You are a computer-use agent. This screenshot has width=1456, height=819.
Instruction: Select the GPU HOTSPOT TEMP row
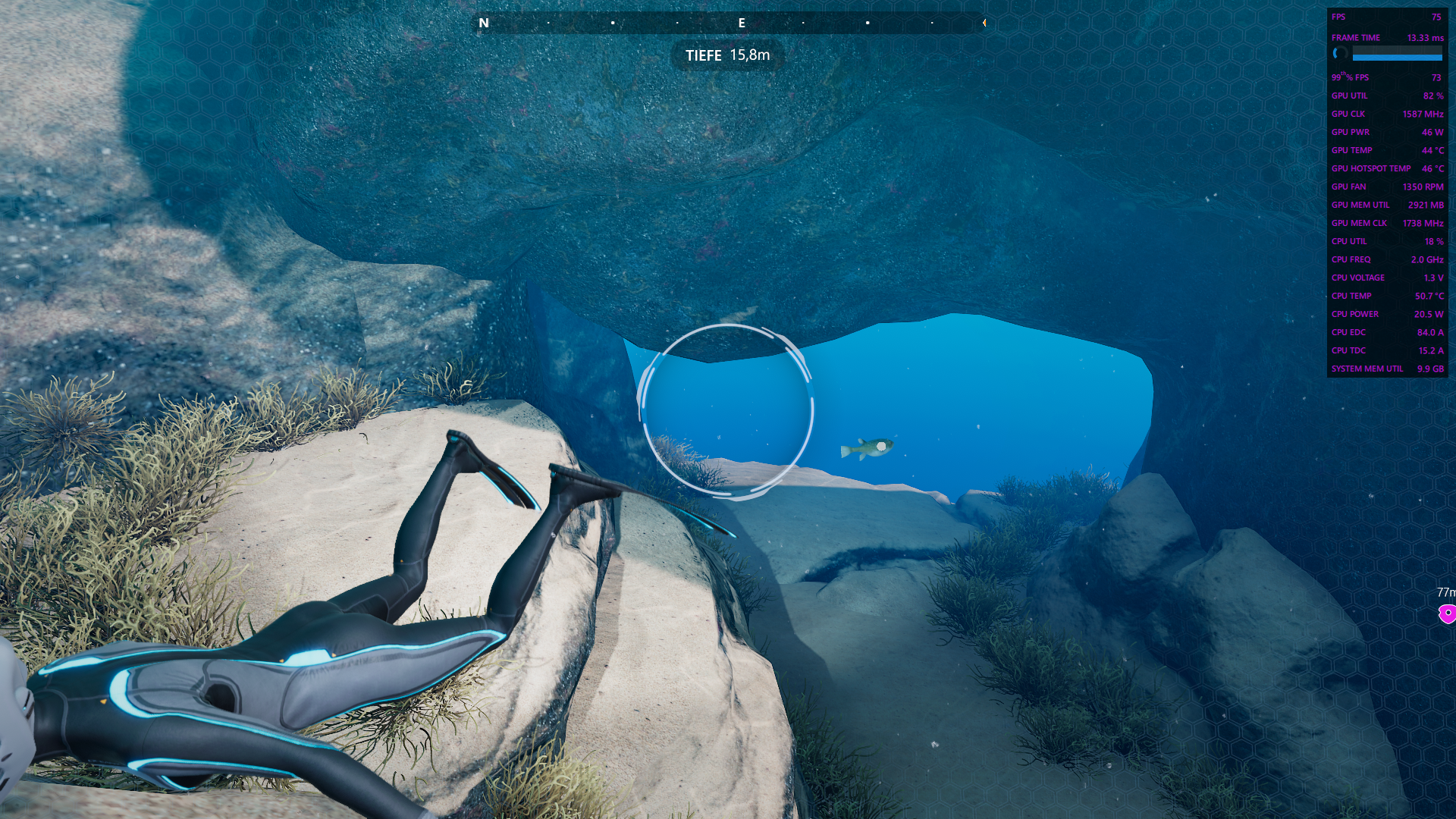[x=1386, y=168]
